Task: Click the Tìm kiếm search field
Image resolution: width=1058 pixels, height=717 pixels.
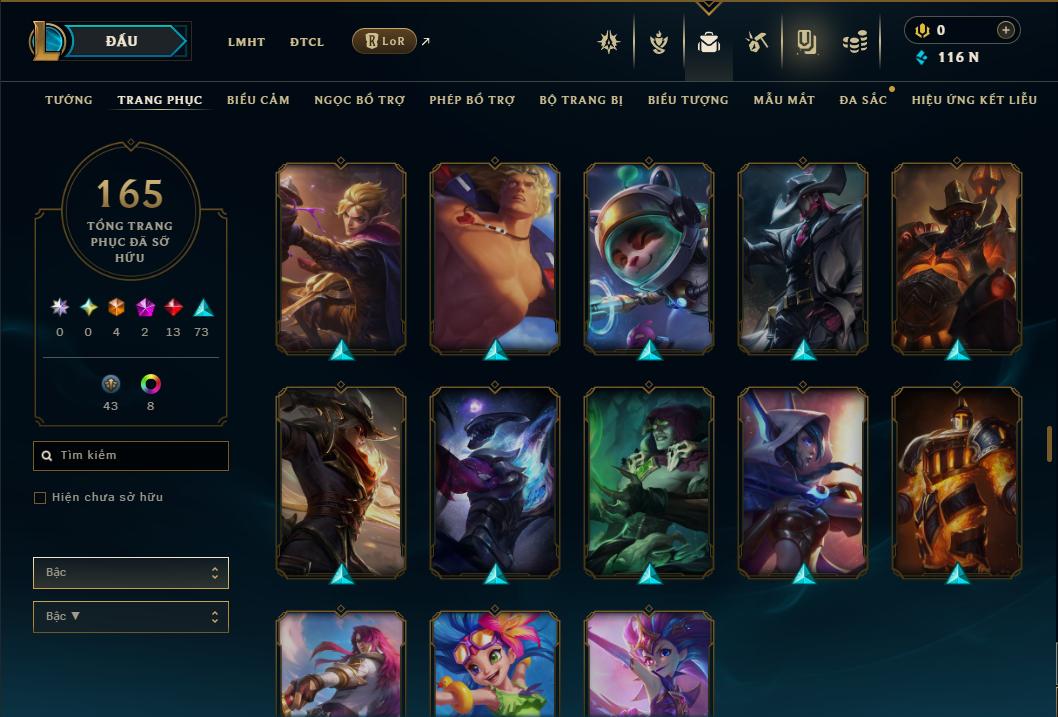Action: [131, 456]
